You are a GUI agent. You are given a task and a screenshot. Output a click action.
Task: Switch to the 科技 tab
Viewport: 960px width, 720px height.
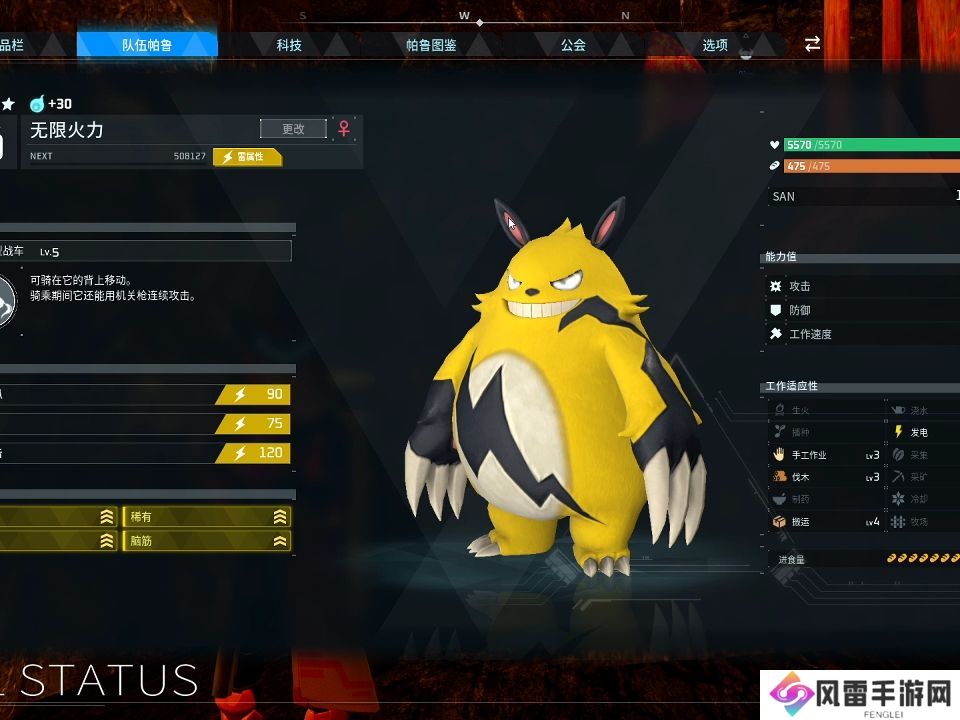click(x=289, y=45)
